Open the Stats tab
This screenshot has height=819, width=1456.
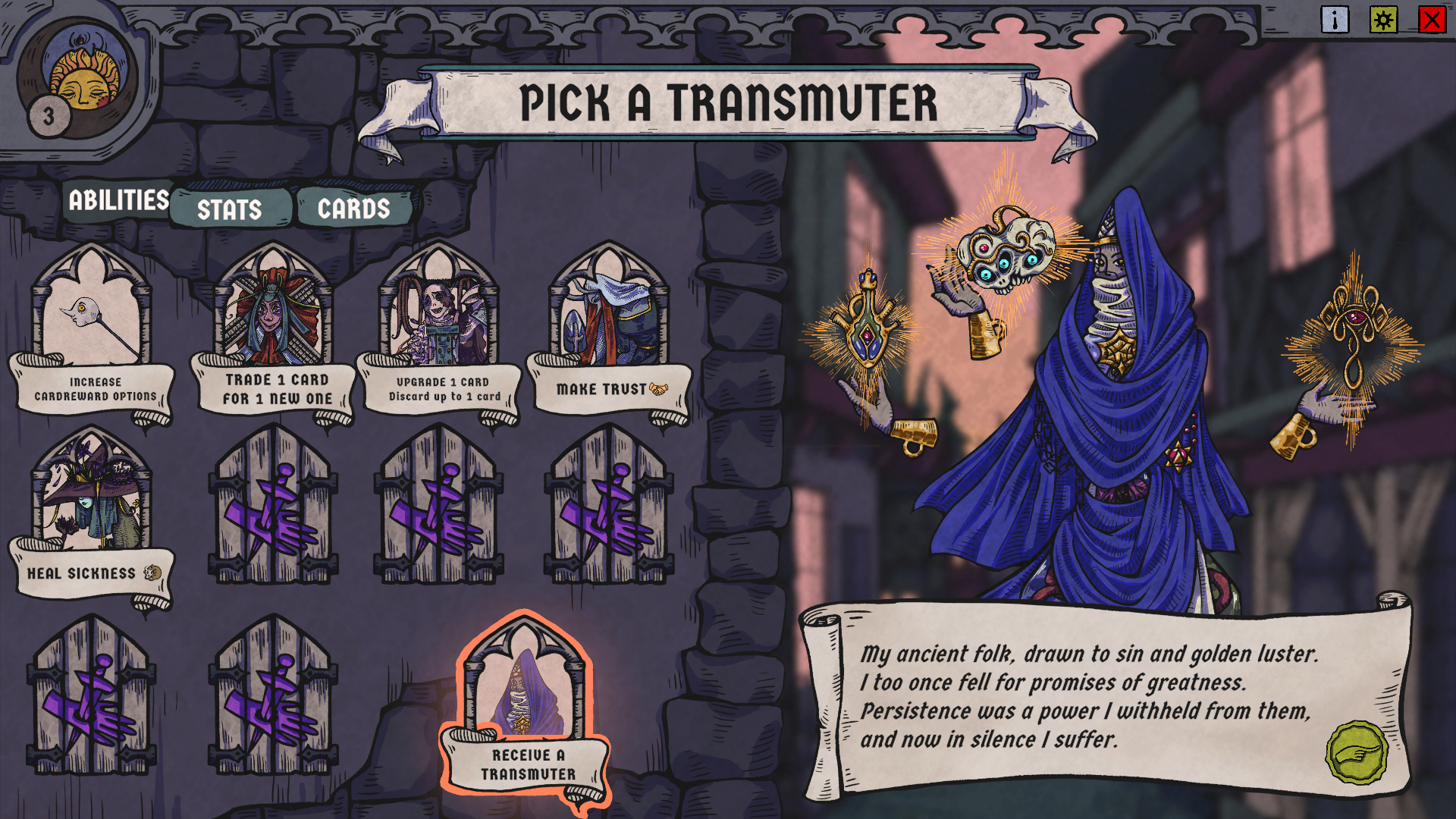(x=230, y=209)
